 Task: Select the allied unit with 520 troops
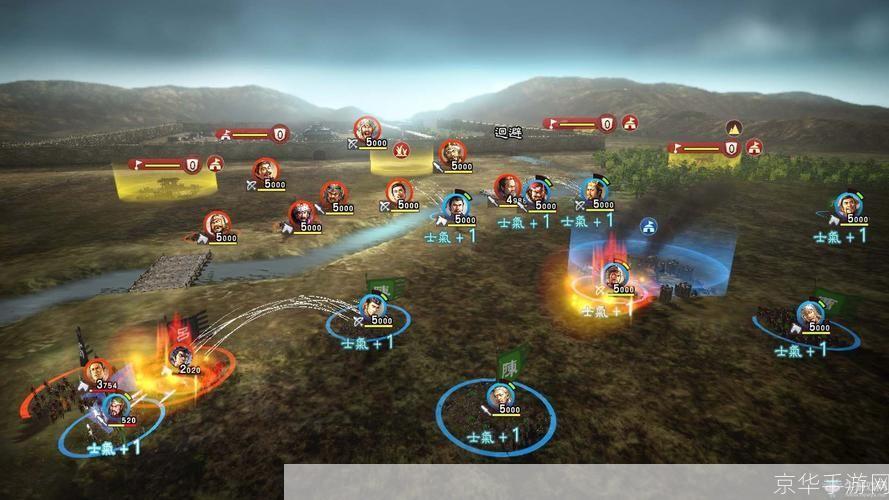tap(115, 407)
